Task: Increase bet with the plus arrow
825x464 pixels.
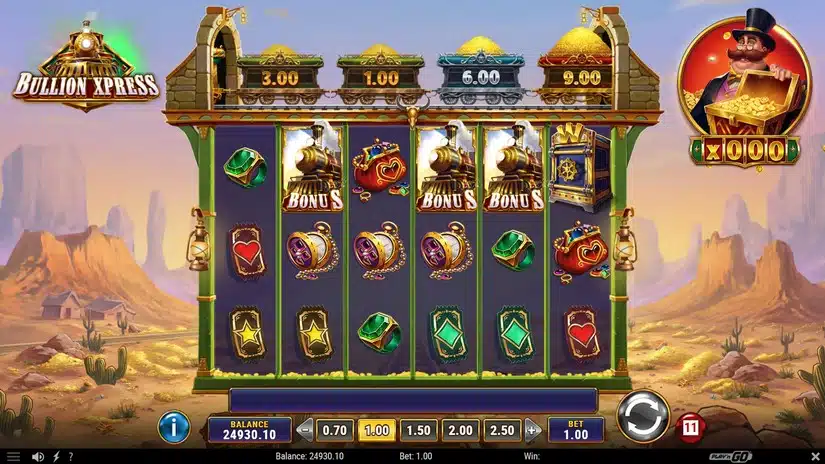Action: click(x=531, y=430)
